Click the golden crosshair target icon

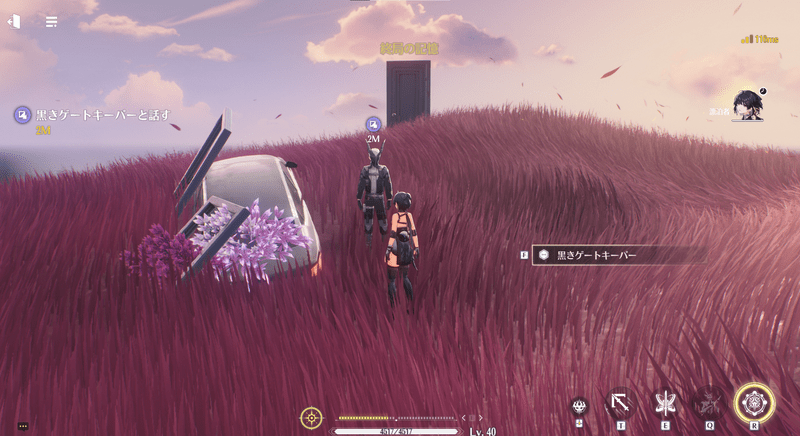pos(312,417)
